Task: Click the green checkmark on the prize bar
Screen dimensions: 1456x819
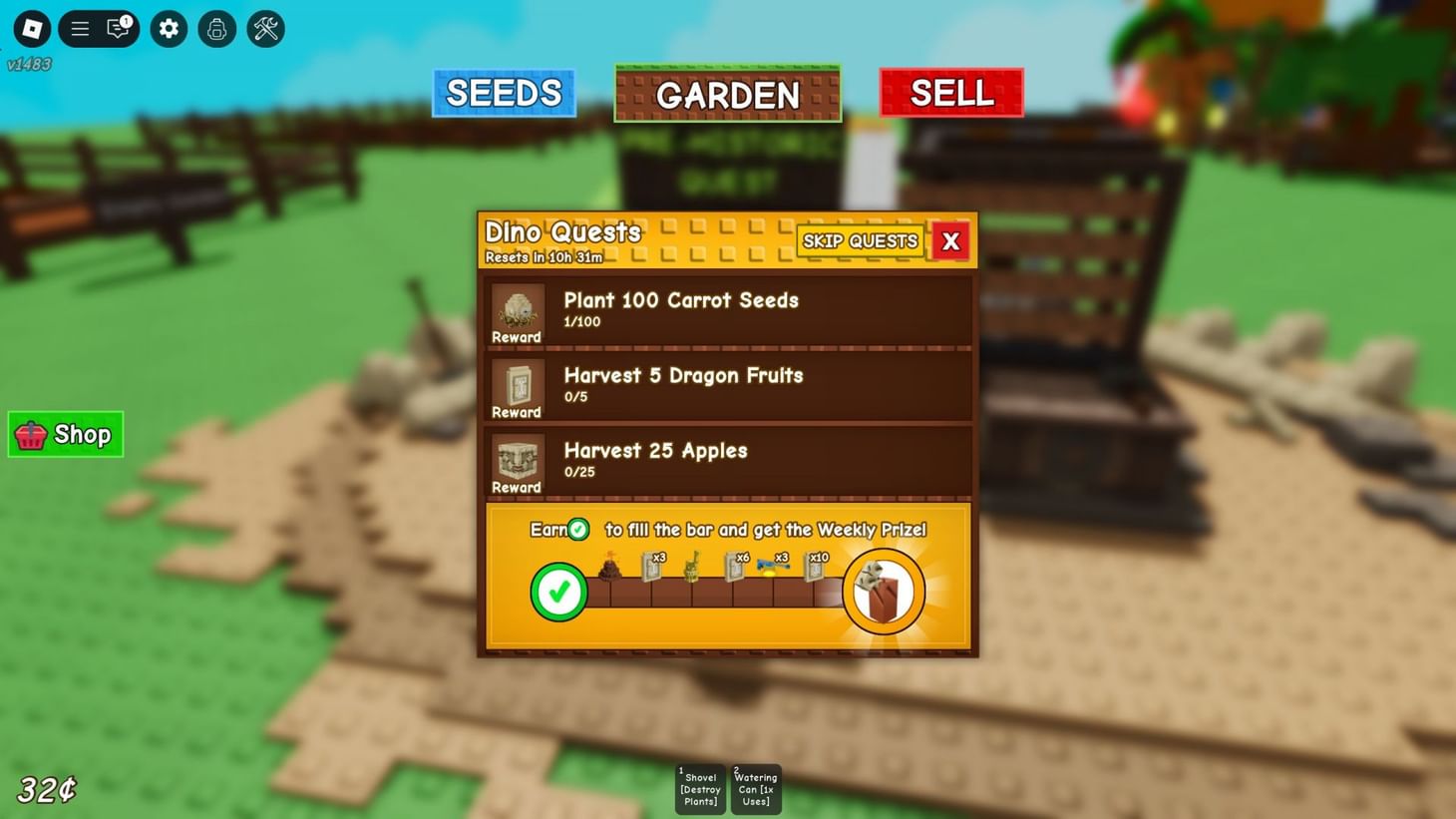Action: tap(558, 591)
